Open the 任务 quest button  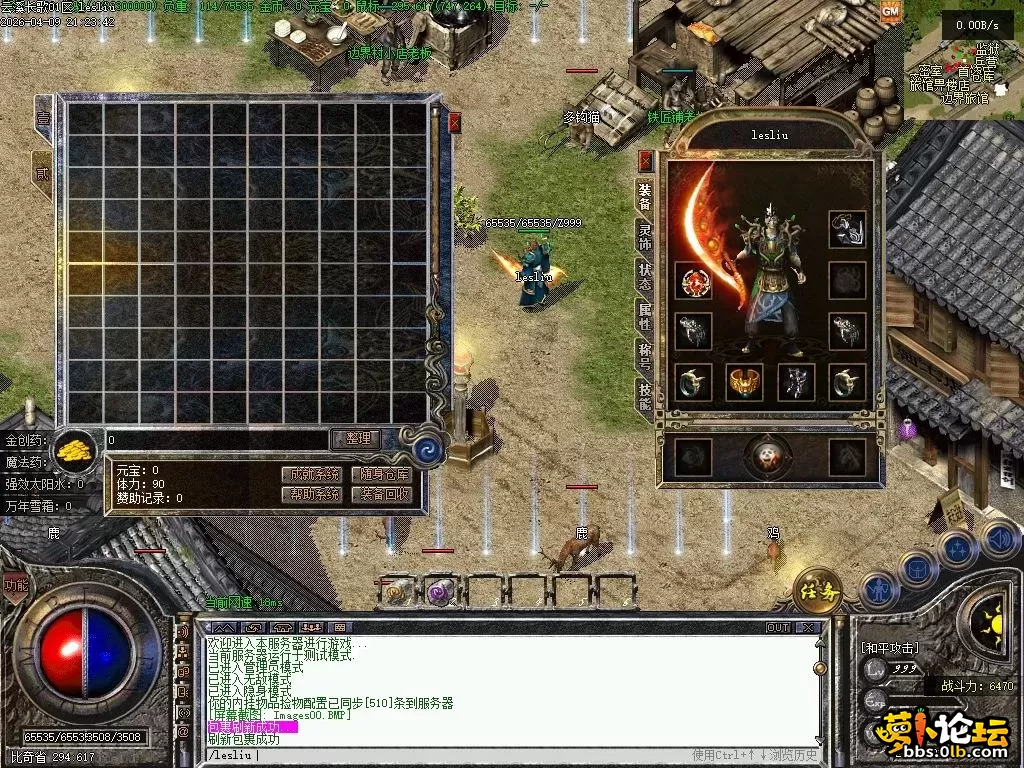click(x=818, y=592)
